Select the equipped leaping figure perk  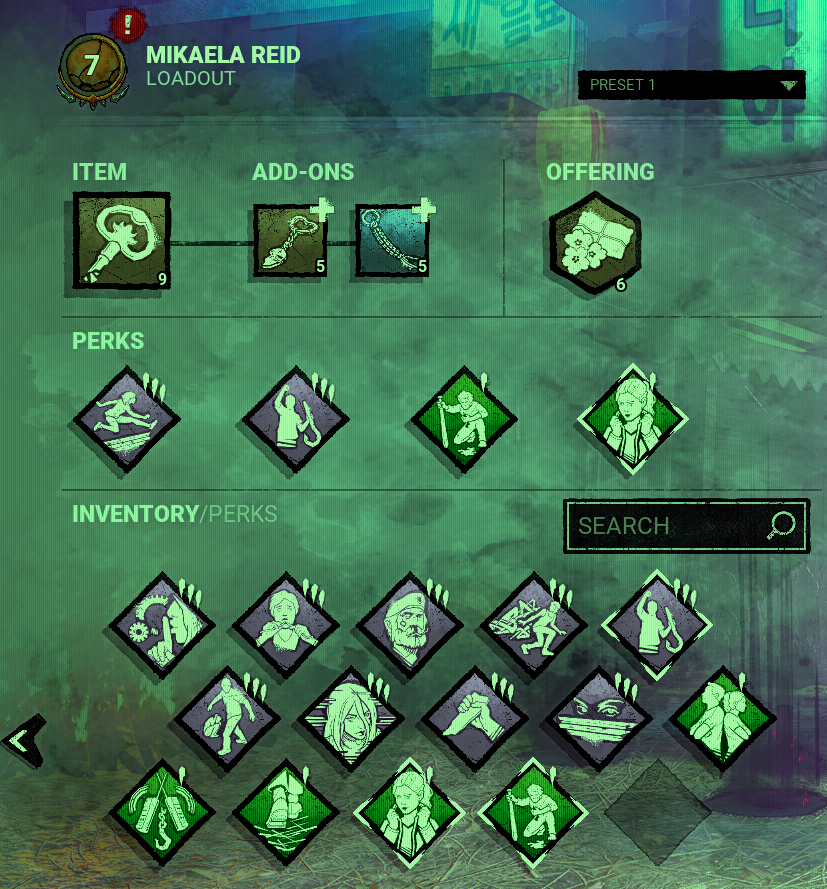pyautogui.click(x=126, y=419)
